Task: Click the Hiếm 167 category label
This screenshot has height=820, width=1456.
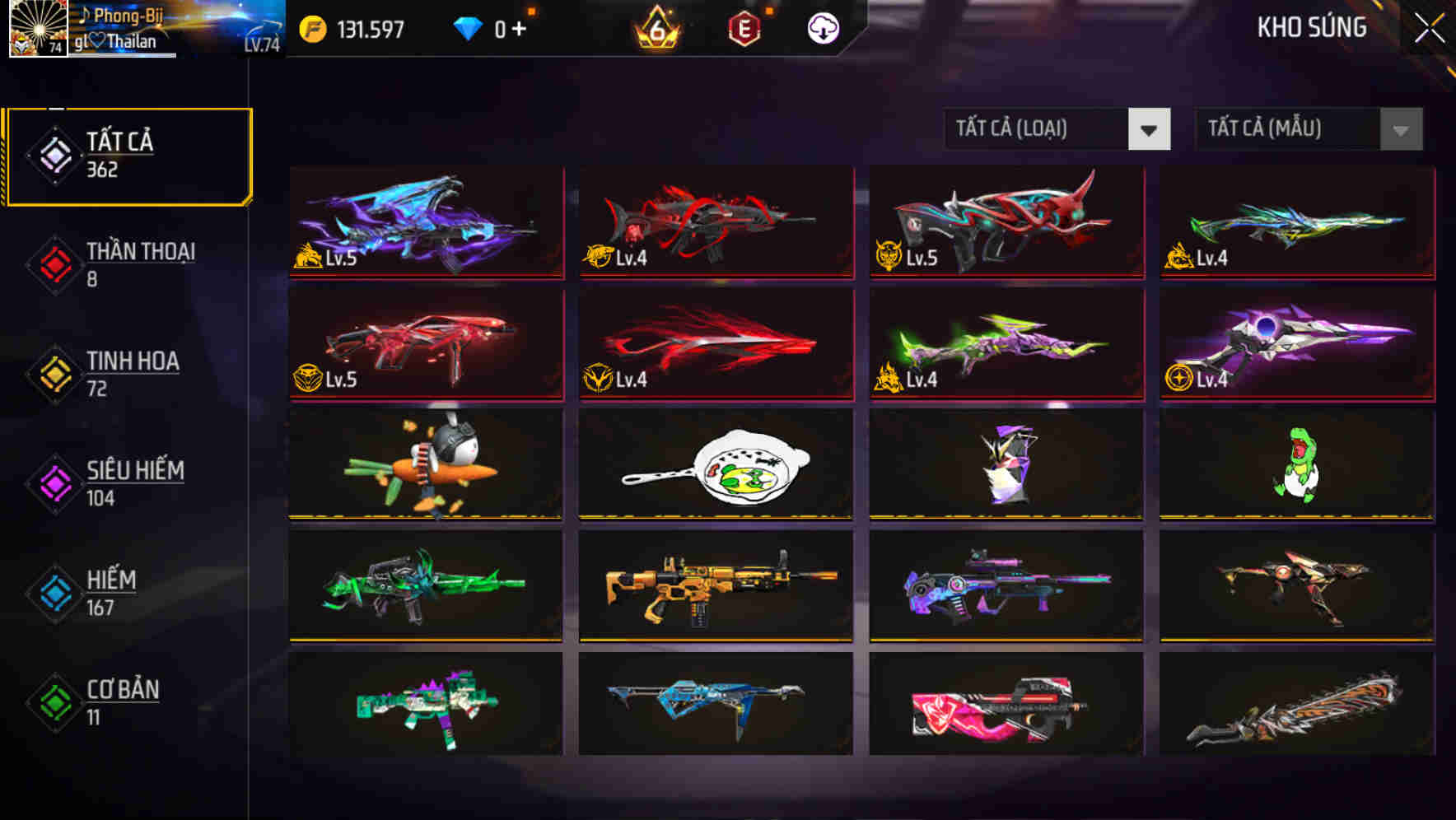Action: (x=110, y=580)
